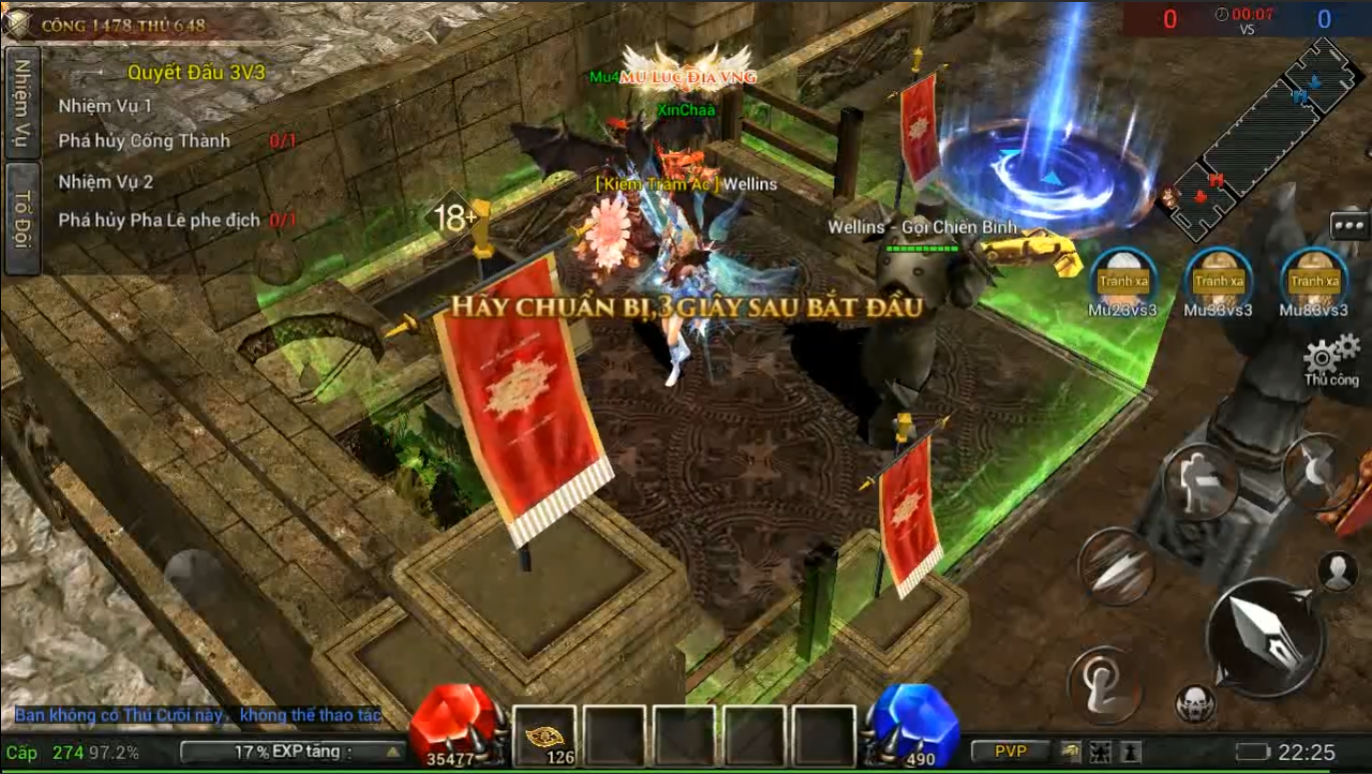Open the Nhiệm Vụ side tab
The image size is (1372, 774).
pyautogui.click(x=21, y=102)
